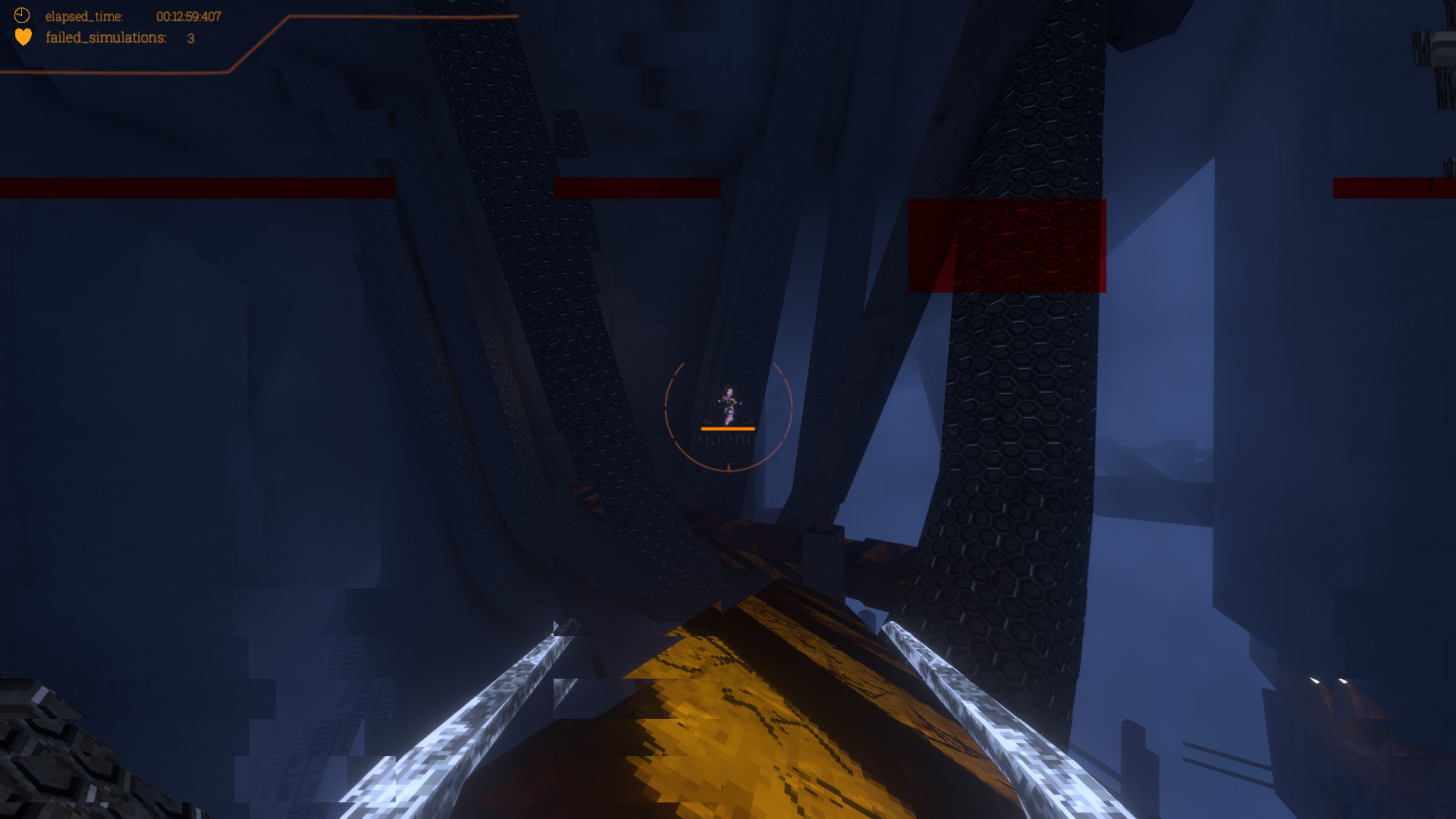1456x819 pixels.
Task: Click the clock icon beside elapsed_time
Action: point(24,15)
